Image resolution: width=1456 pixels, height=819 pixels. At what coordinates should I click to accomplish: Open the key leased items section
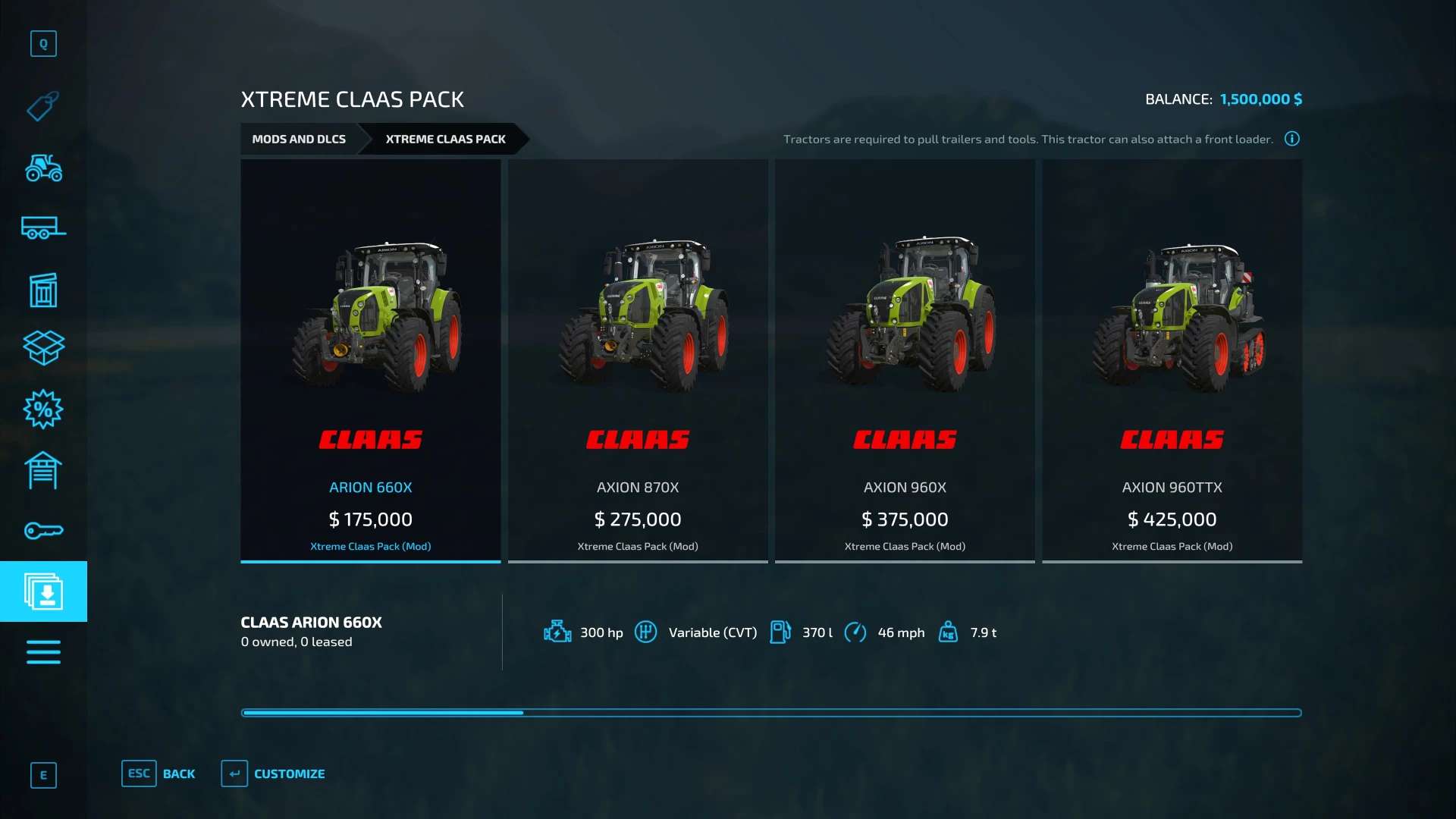click(43, 531)
